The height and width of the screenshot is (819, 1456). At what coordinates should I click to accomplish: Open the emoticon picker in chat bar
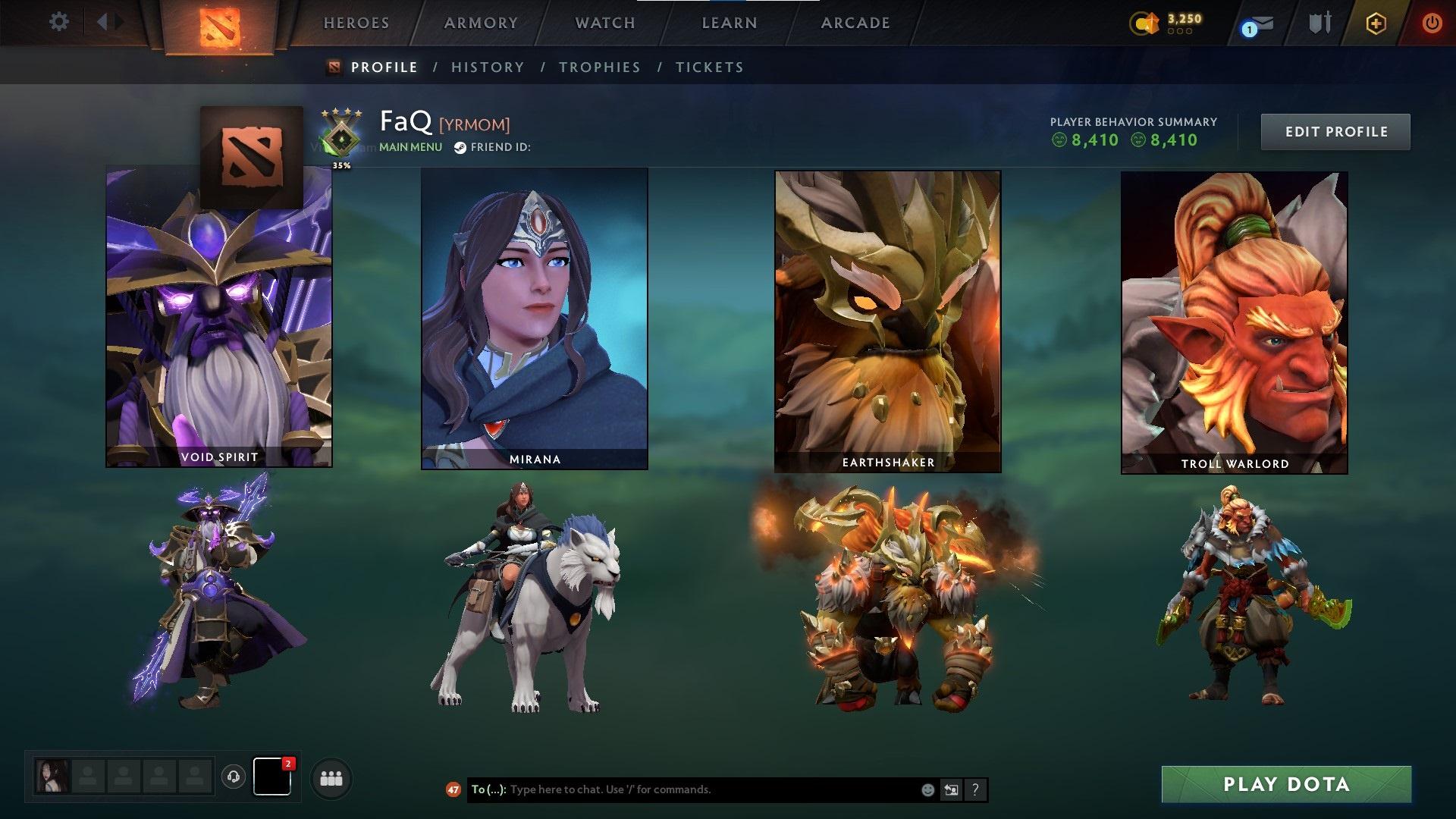pyautogui.click(x=927, y=789)
